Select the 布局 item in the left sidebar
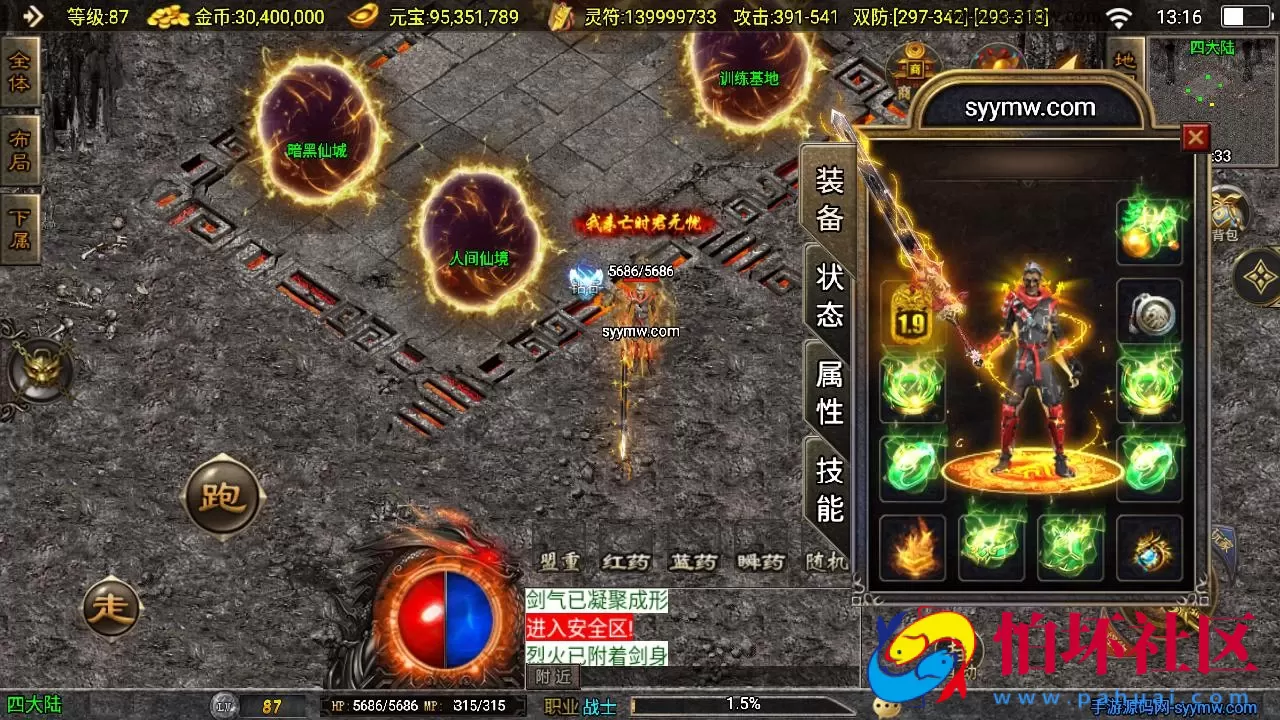 pos(20,150)
